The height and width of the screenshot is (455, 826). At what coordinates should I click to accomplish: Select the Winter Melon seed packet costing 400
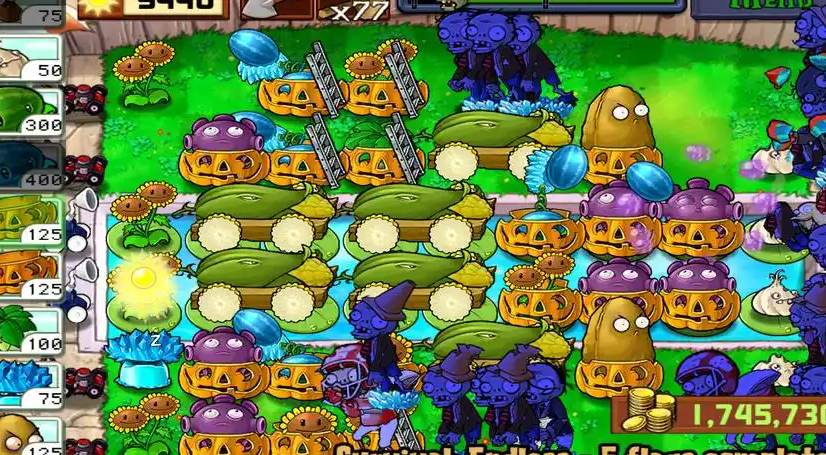(x=30, y=168)
